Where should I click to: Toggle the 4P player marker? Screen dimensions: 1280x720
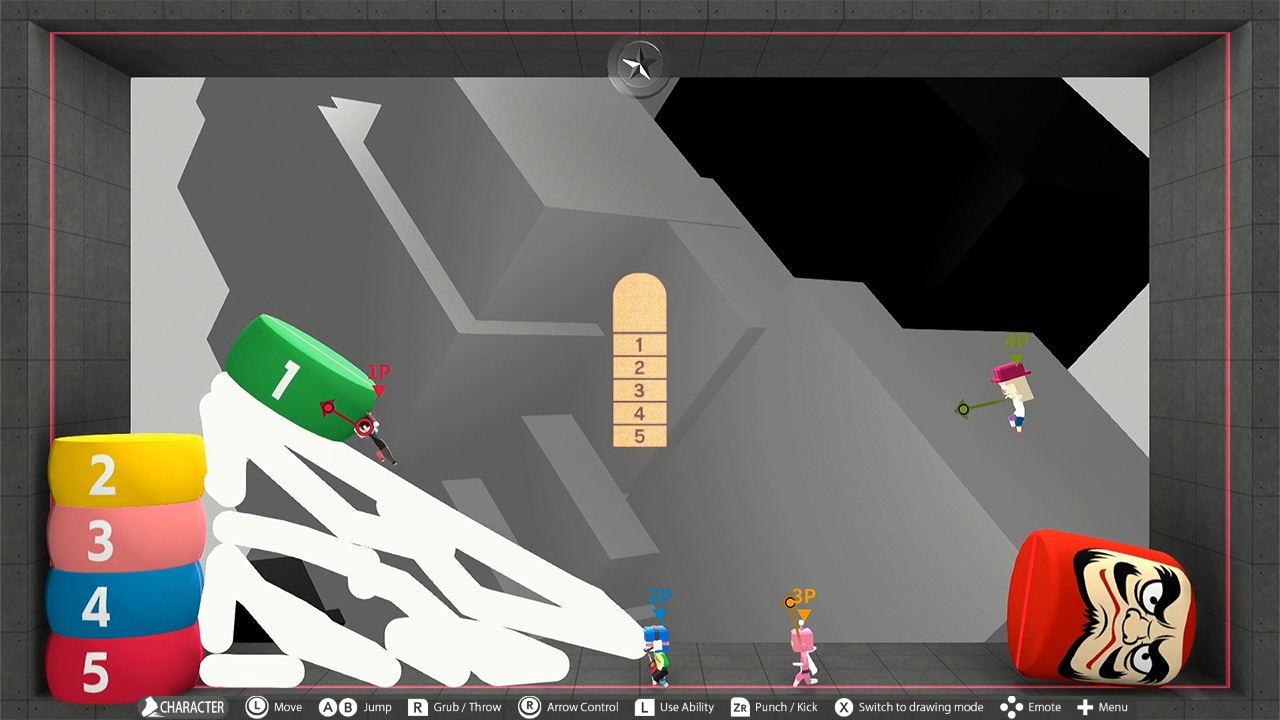[1015, 346]
